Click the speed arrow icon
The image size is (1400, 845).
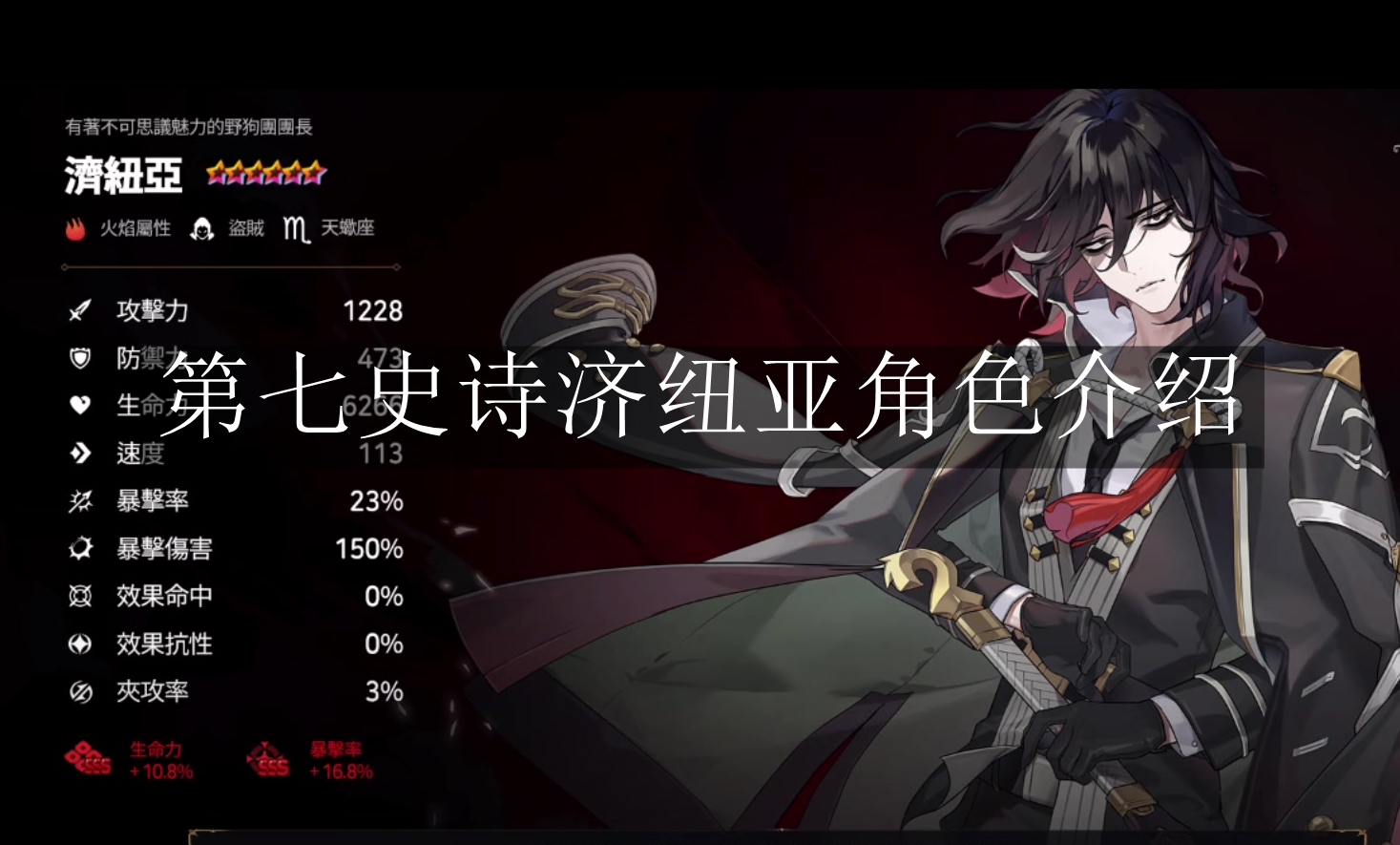pos(80,454)
